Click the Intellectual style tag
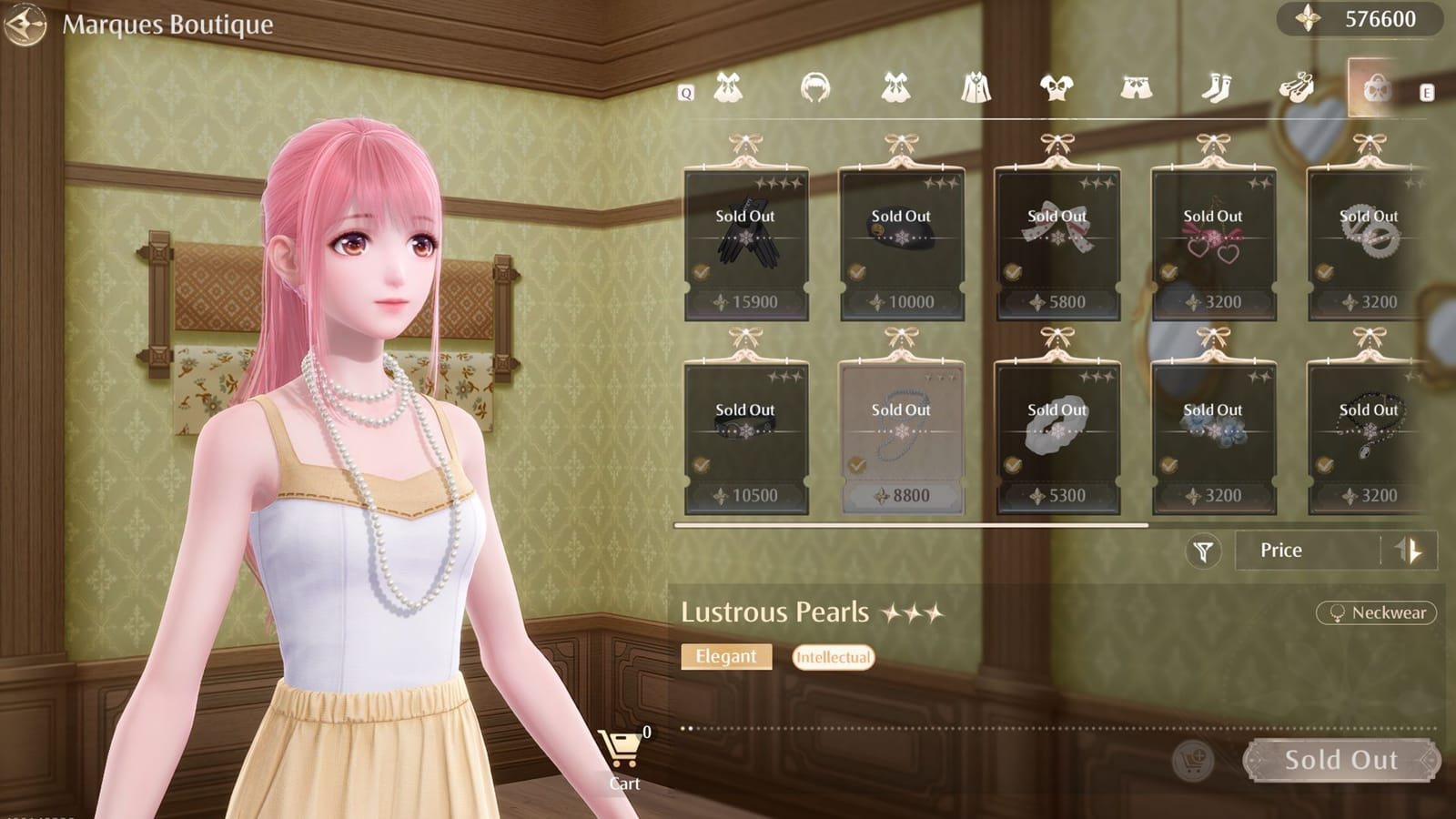 point(833,656)
